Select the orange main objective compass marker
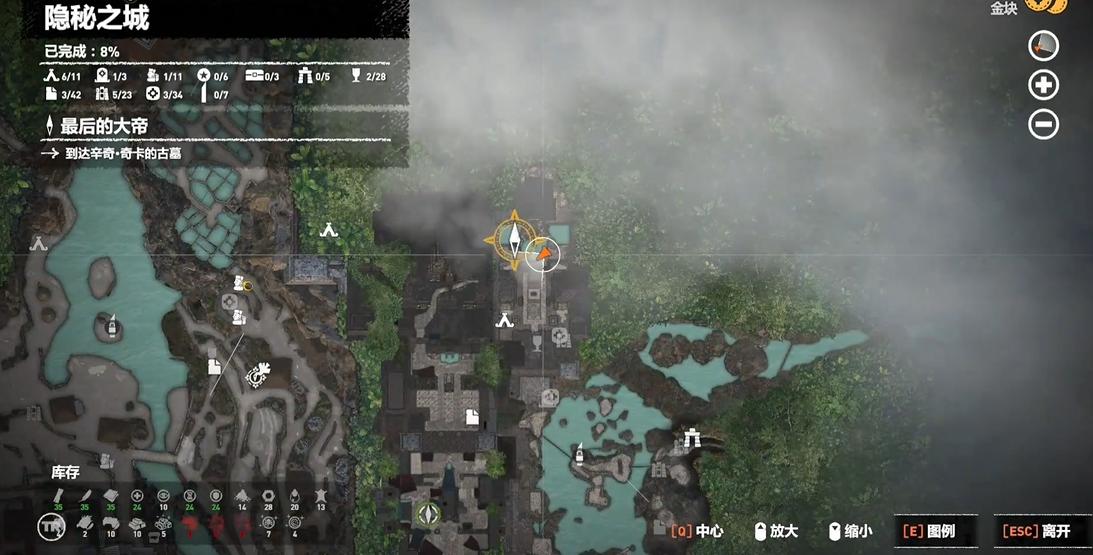The height and width of the screenshot is (555, 1093). tap(513, 239)
